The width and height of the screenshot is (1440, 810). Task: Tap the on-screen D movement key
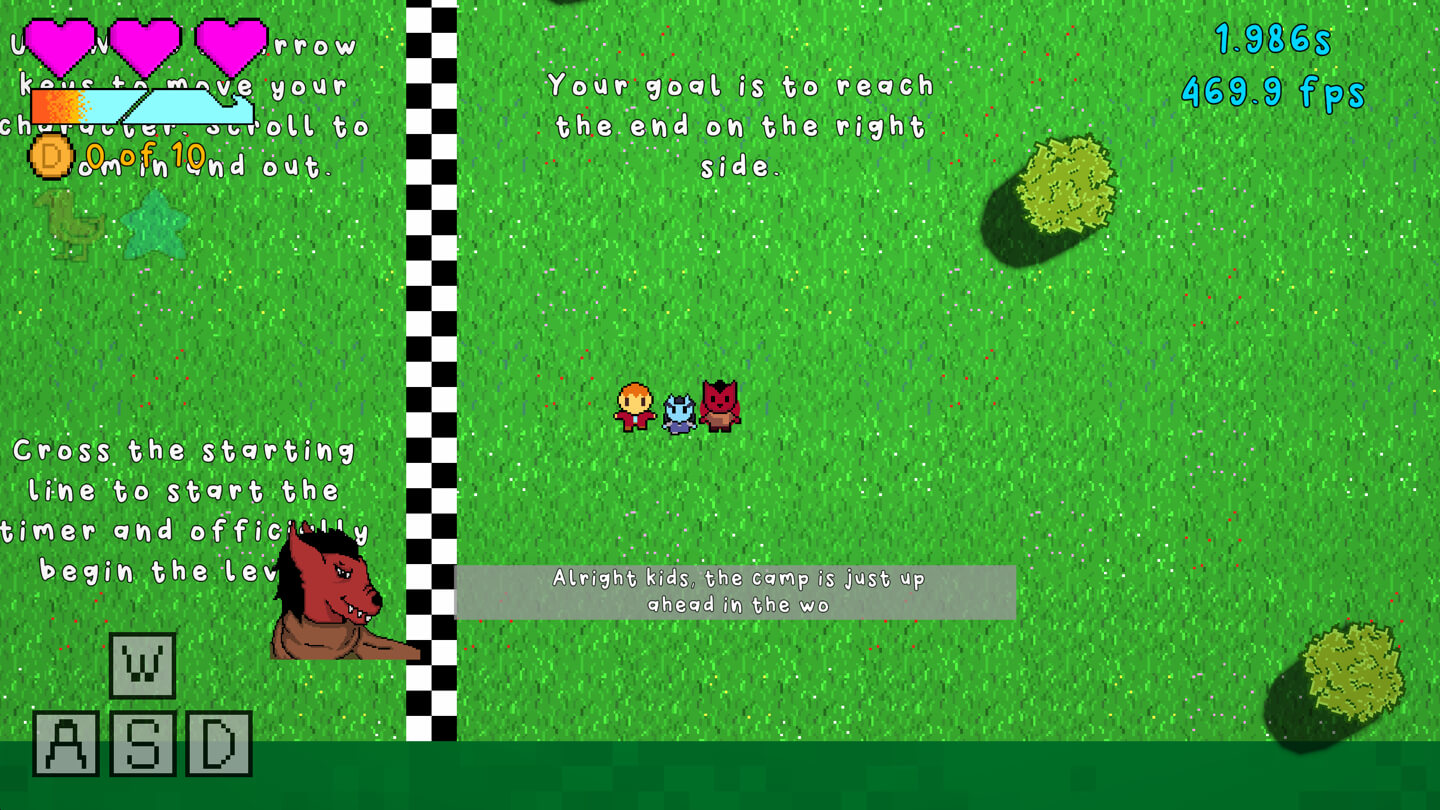point(218,743)
